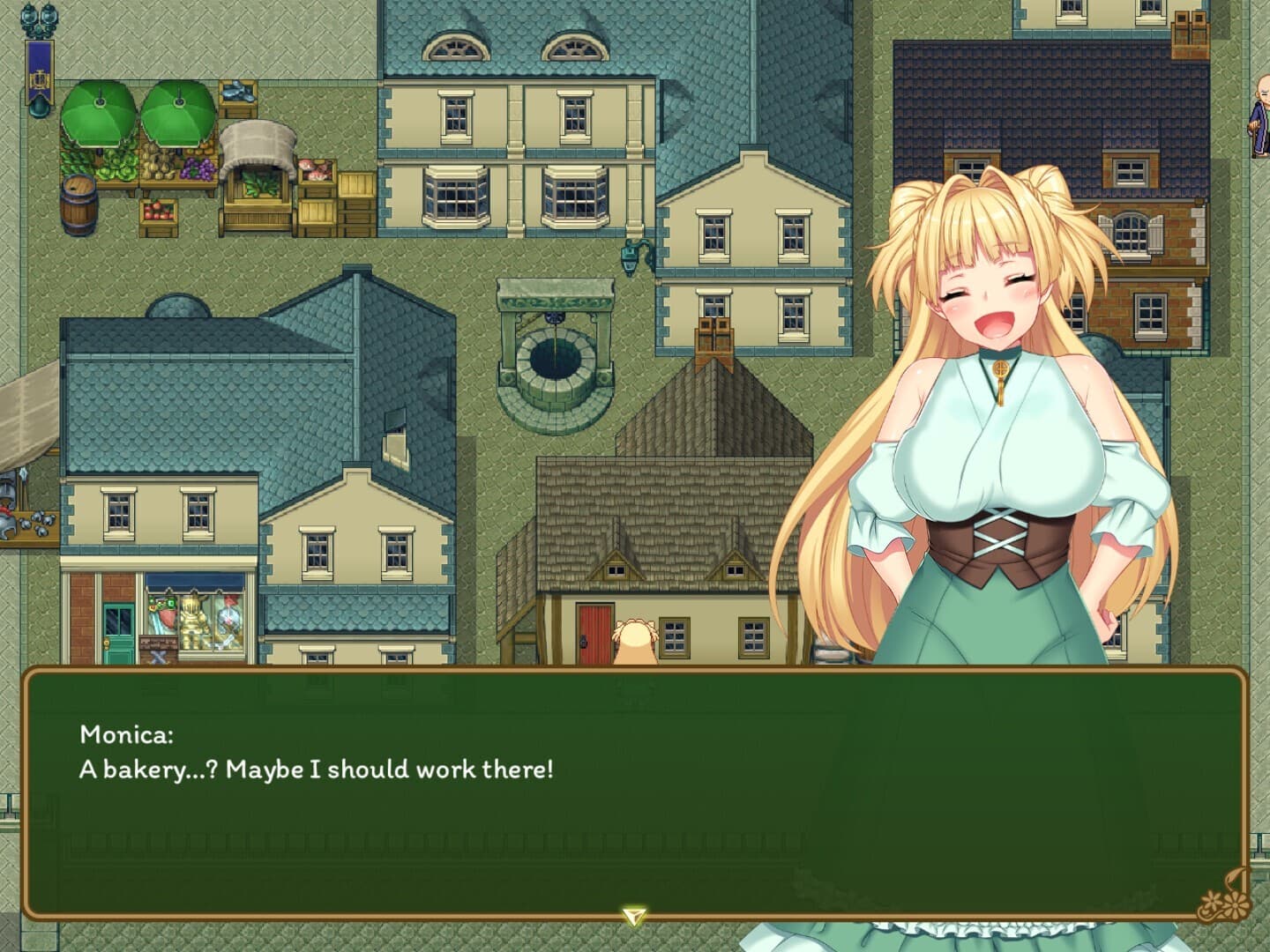The image size is (1270, 952).
Task: Select the fish crate at the market stall
Action: [238, 93]
